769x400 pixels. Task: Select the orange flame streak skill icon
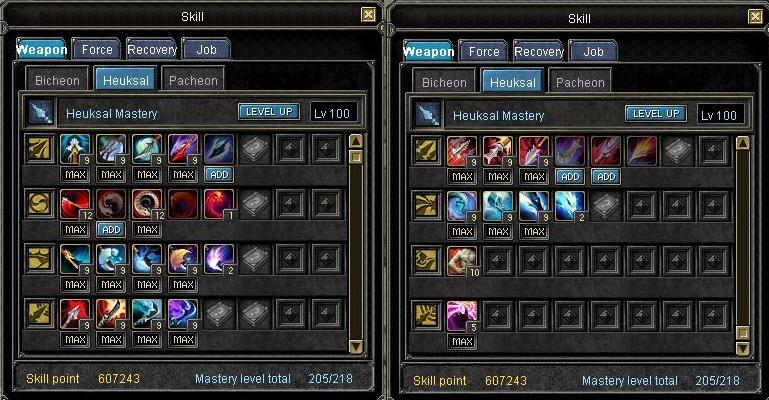pos(642,151)
